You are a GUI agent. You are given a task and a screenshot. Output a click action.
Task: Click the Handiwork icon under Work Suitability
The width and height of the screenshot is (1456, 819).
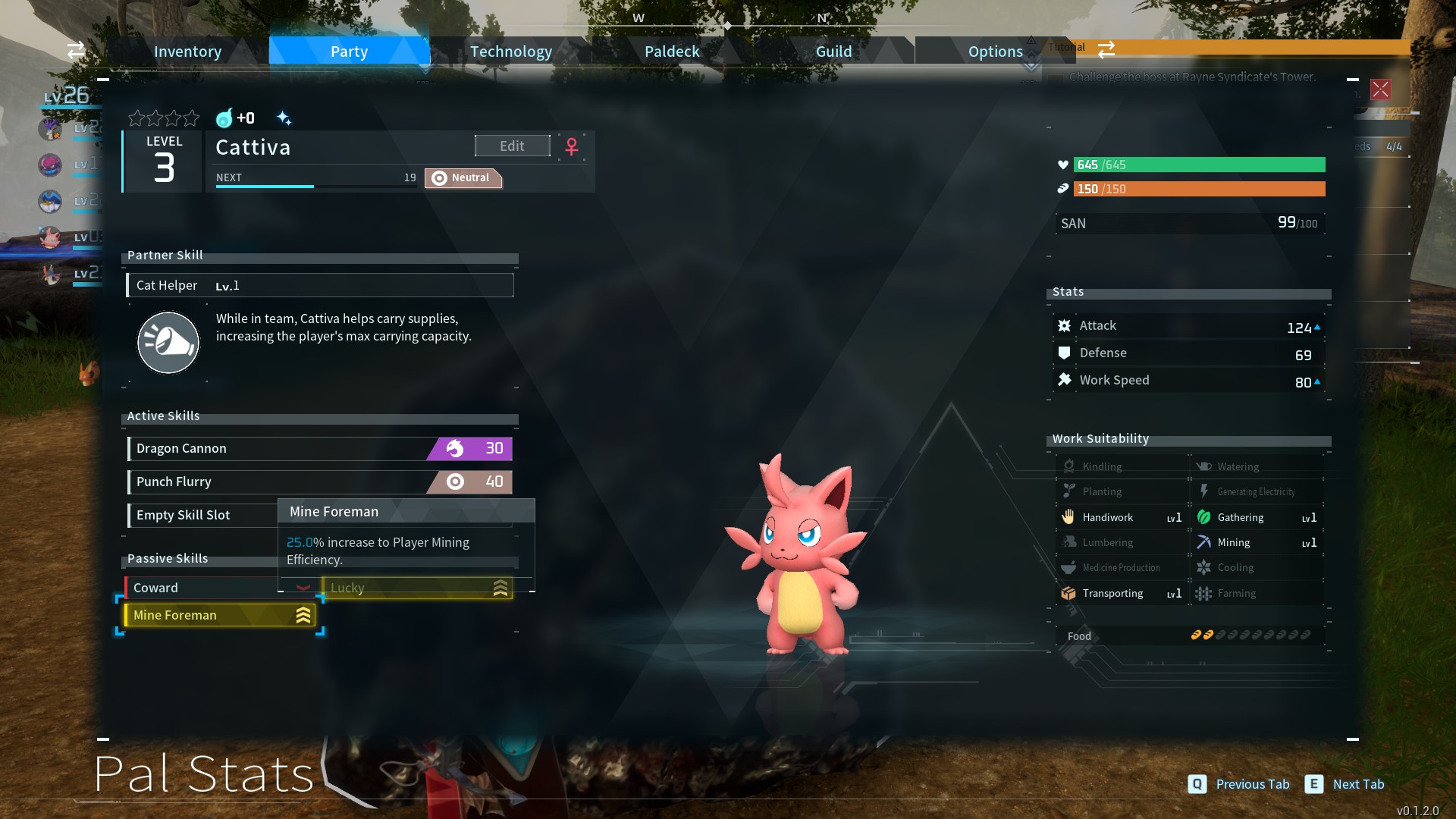(x=1069, y=516)
